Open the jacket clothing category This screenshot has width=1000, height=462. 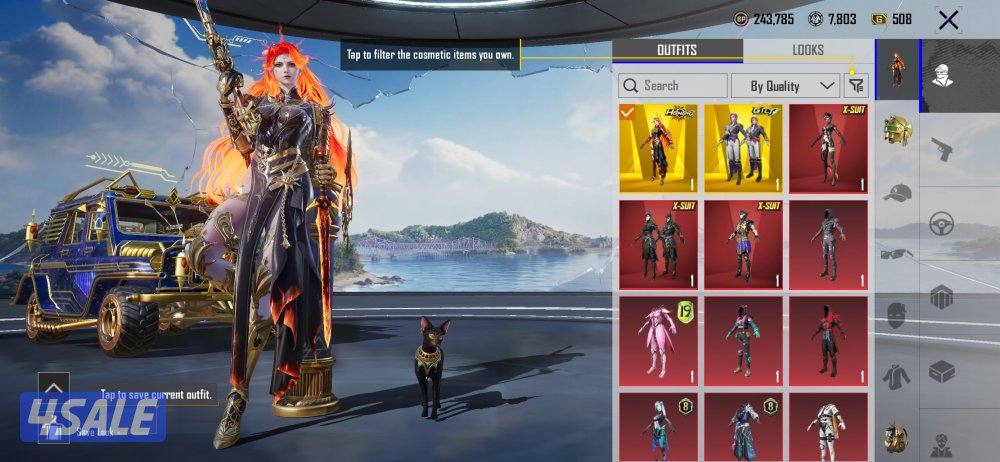coord(897,376)
